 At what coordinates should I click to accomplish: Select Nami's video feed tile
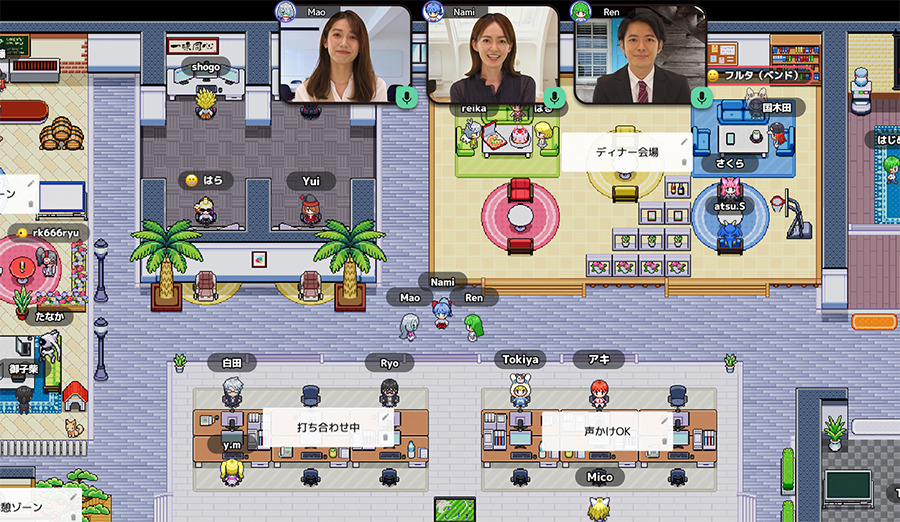pyautogui.click(x=492, y=55)
